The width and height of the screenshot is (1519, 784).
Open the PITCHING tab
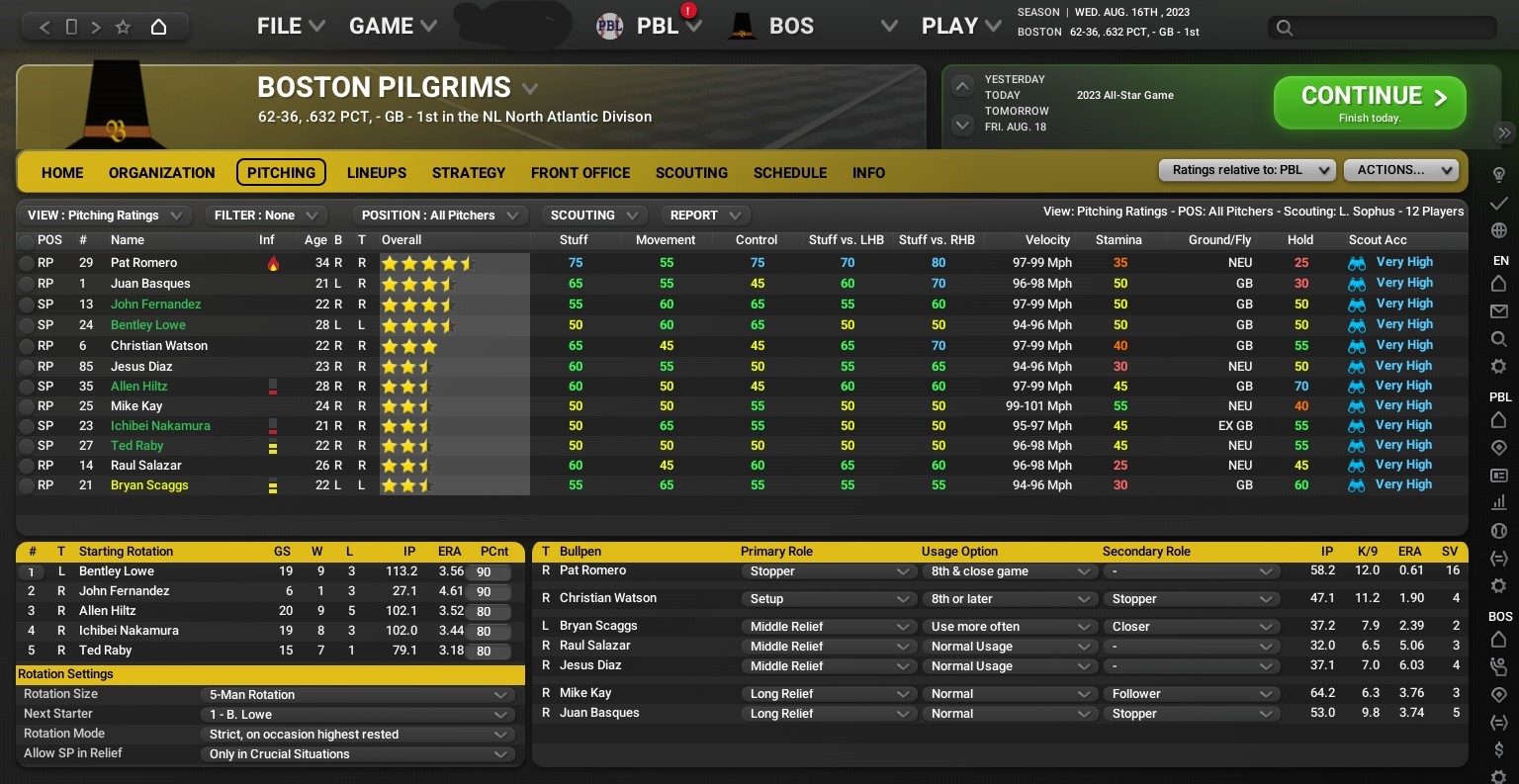[281, 172]
